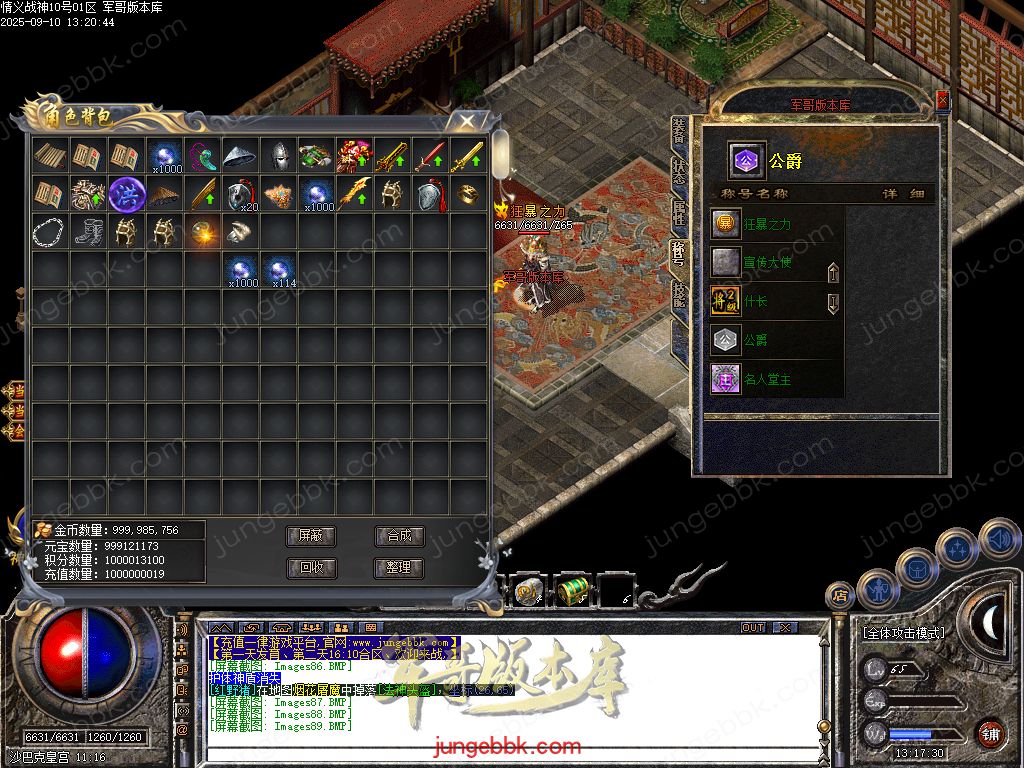The width and height of the screenshot is (1024, 768).
Task: Sort the bag with 整理 button
Action: click(399, 568)
